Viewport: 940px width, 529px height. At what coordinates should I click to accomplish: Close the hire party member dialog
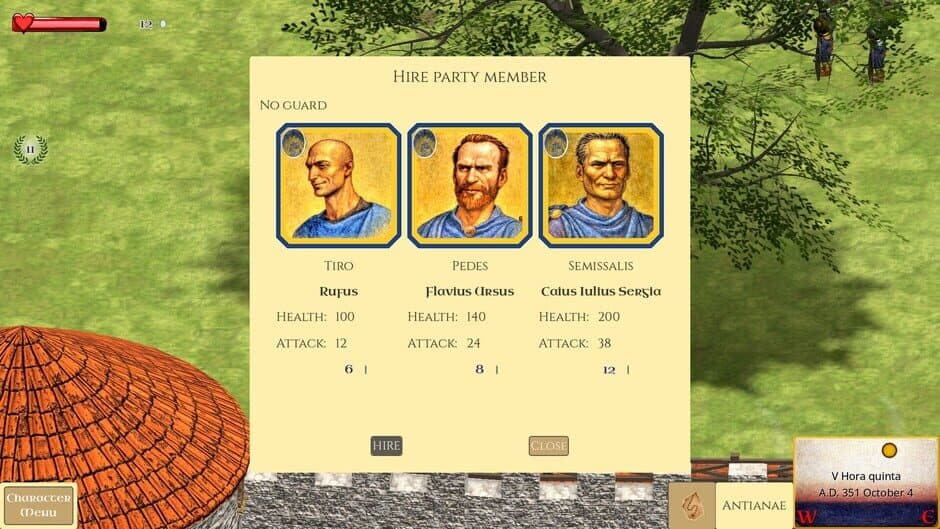(x=548, y=446)
